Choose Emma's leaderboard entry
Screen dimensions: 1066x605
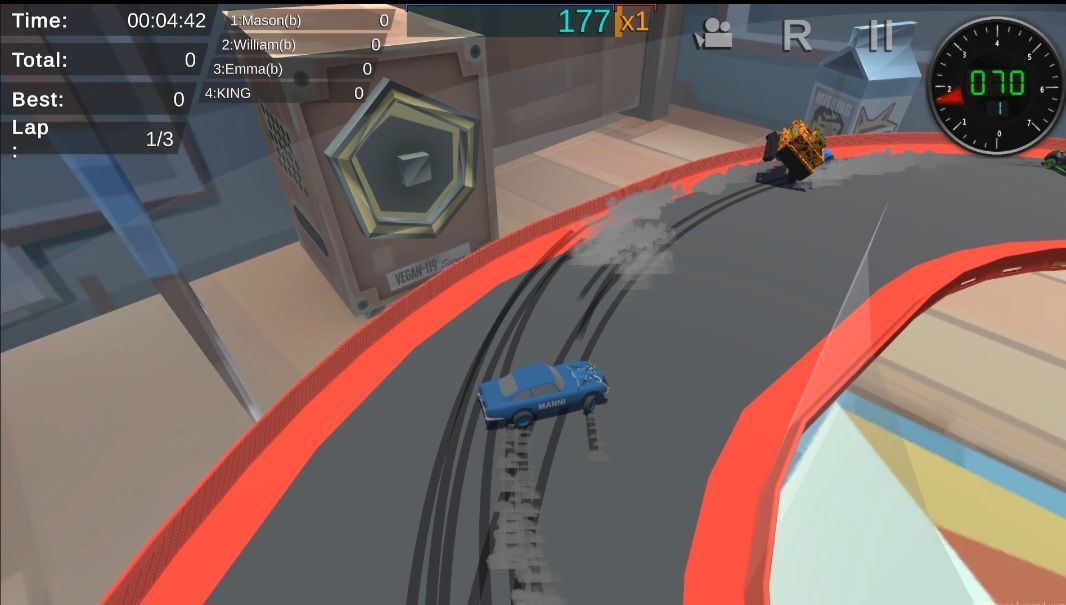point(292,69)
